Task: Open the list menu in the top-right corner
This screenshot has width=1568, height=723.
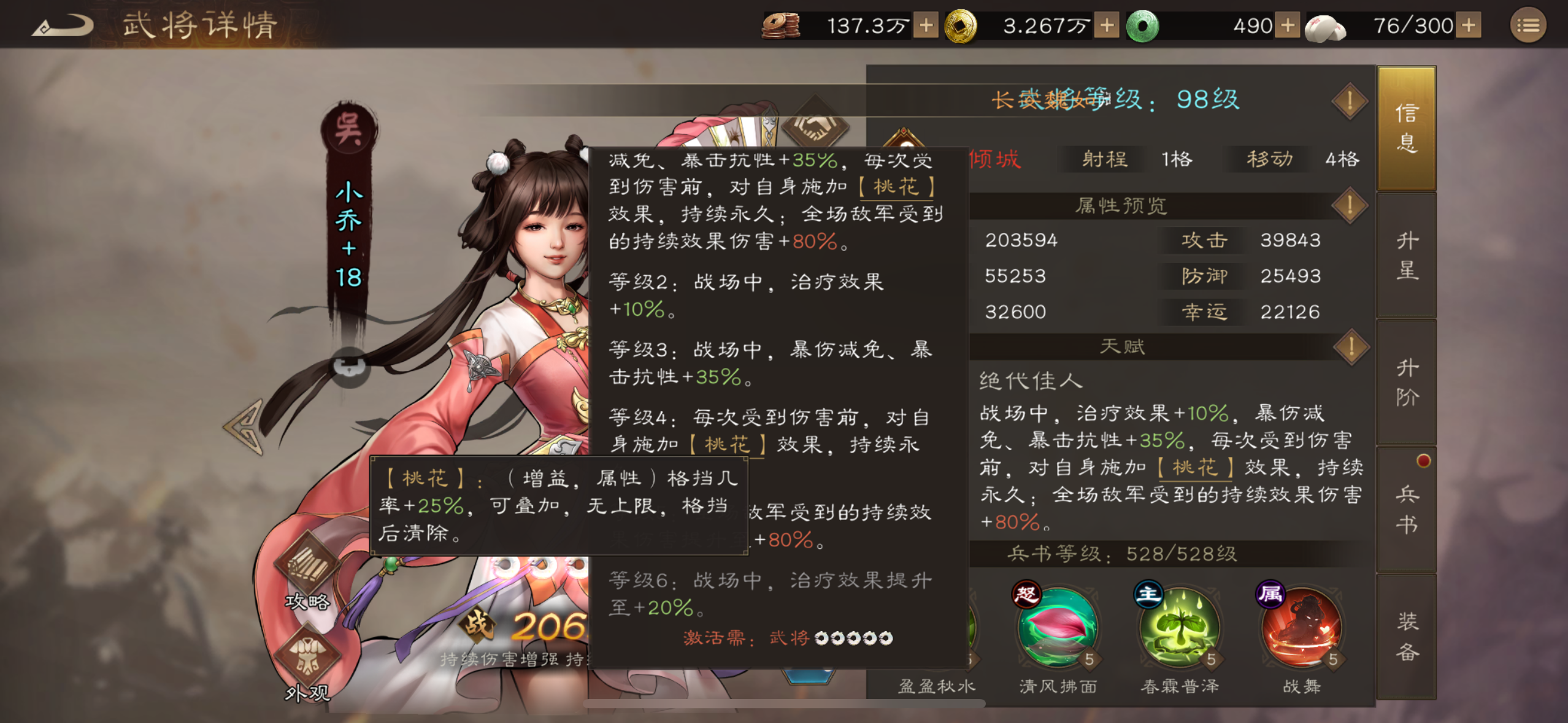Action: coord(1527,26)
